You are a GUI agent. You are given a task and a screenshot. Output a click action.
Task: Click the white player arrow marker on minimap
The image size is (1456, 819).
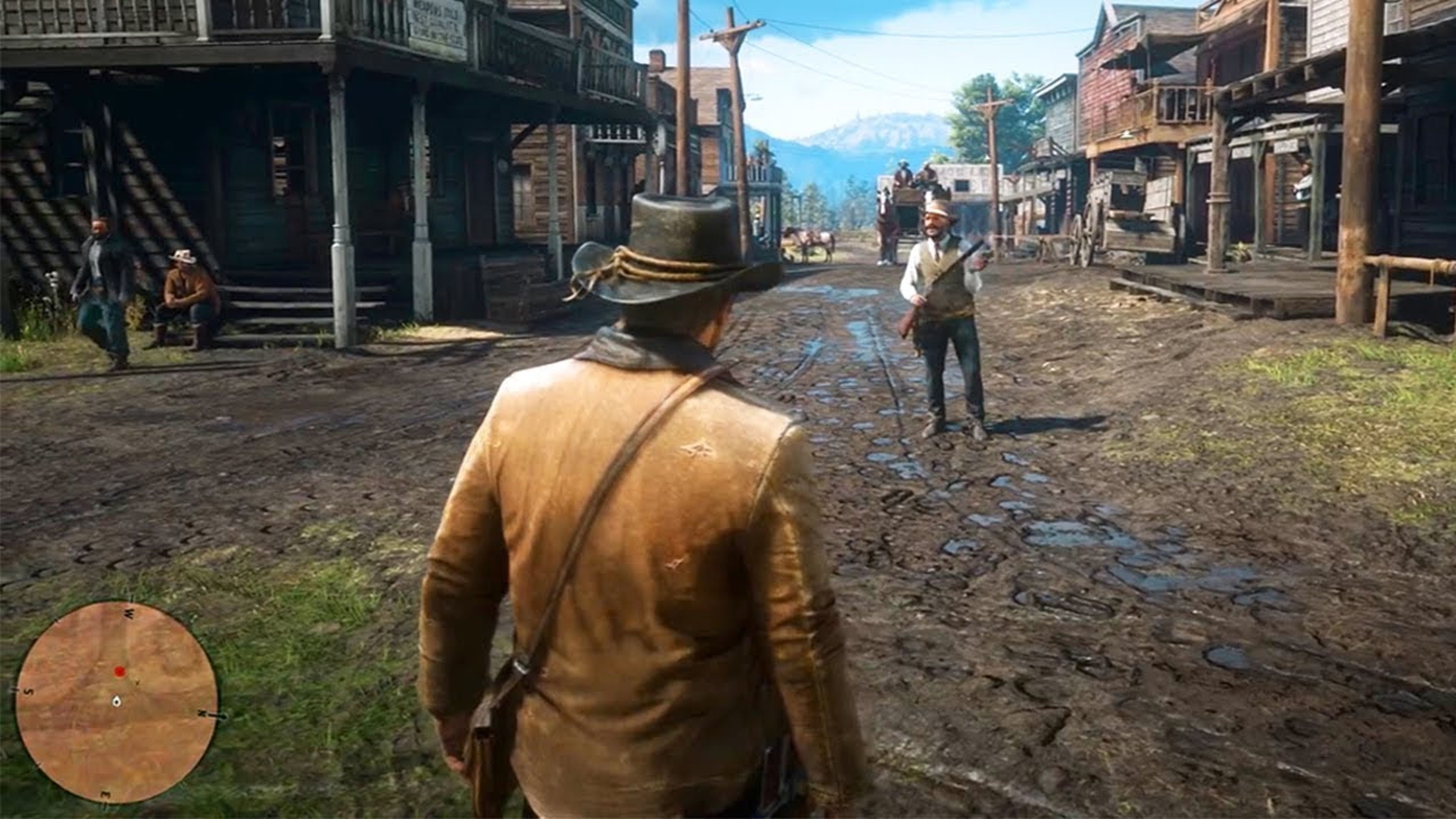pos(116,701)
